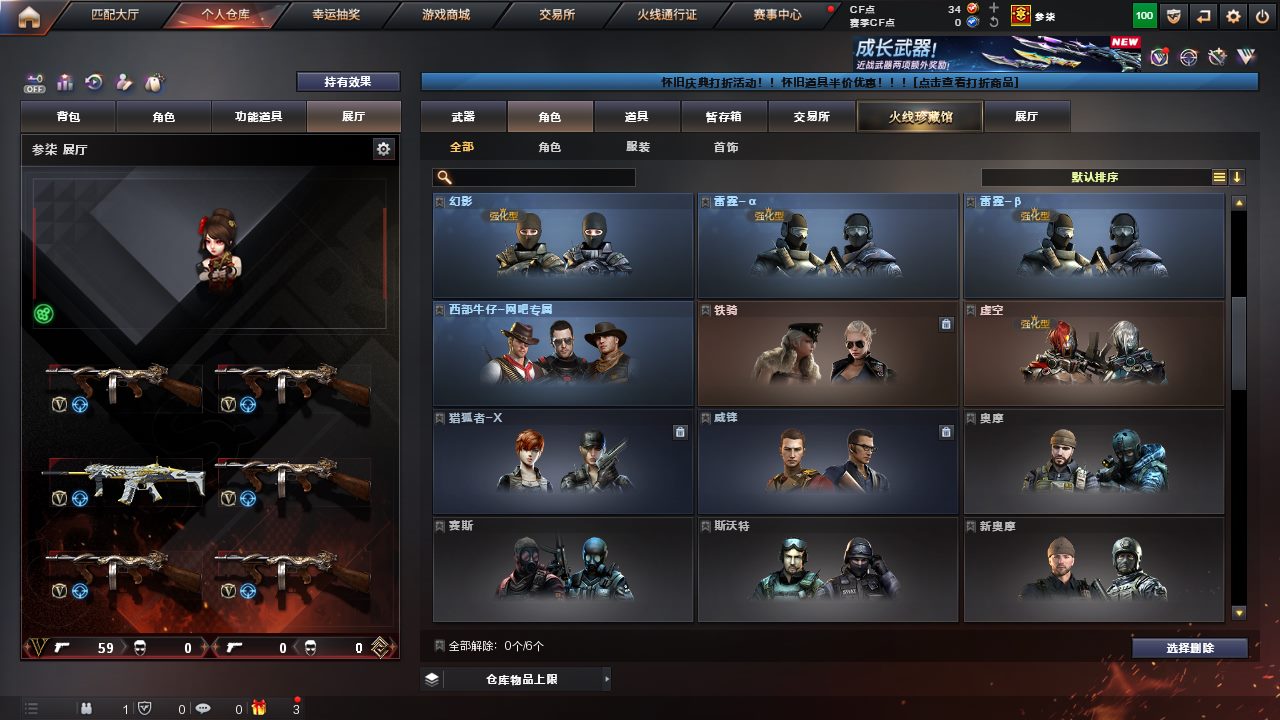The width and height of the screenshot is (1280, 720).
Task: Open the 火线珍藏馆 collection hall tab
Action: point(919,117)
